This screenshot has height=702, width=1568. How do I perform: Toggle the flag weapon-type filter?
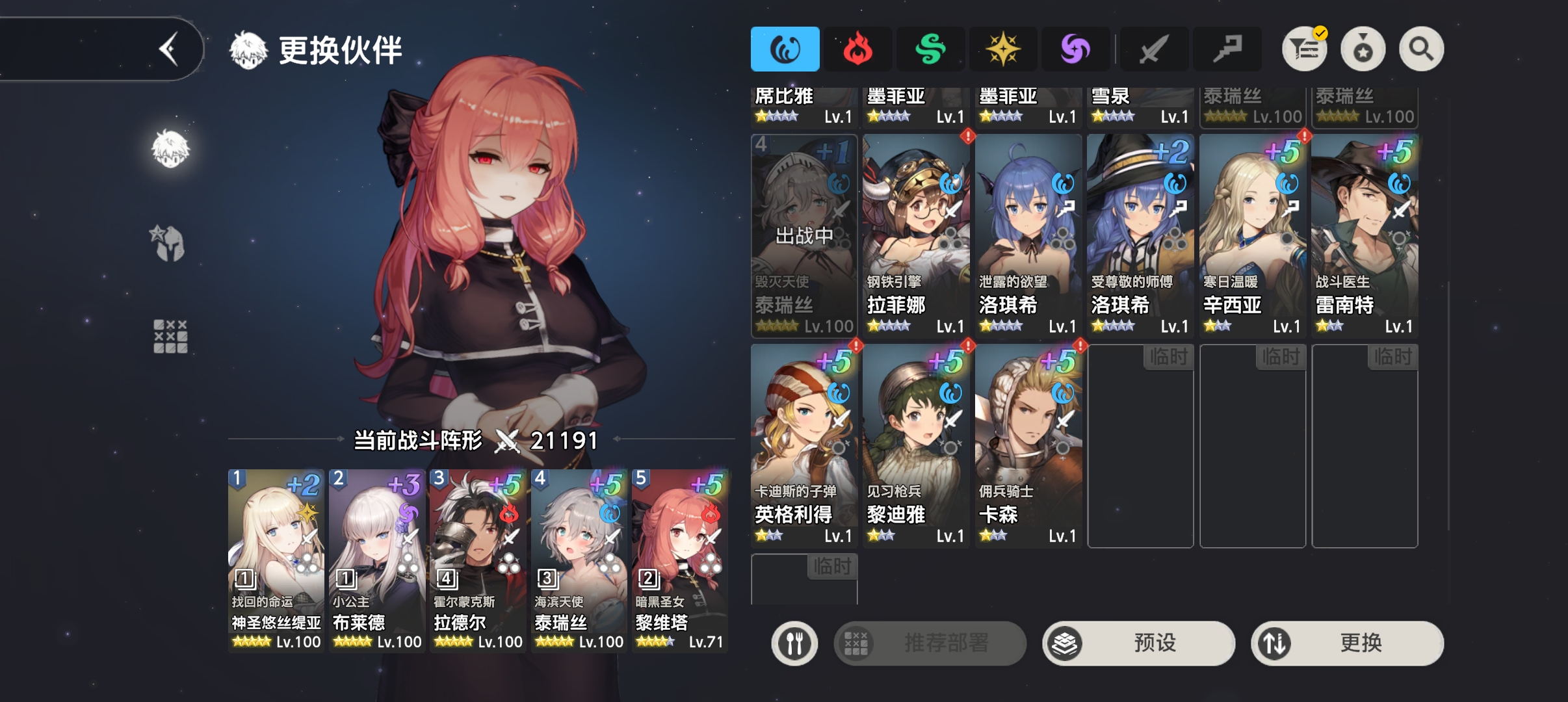1229,48
